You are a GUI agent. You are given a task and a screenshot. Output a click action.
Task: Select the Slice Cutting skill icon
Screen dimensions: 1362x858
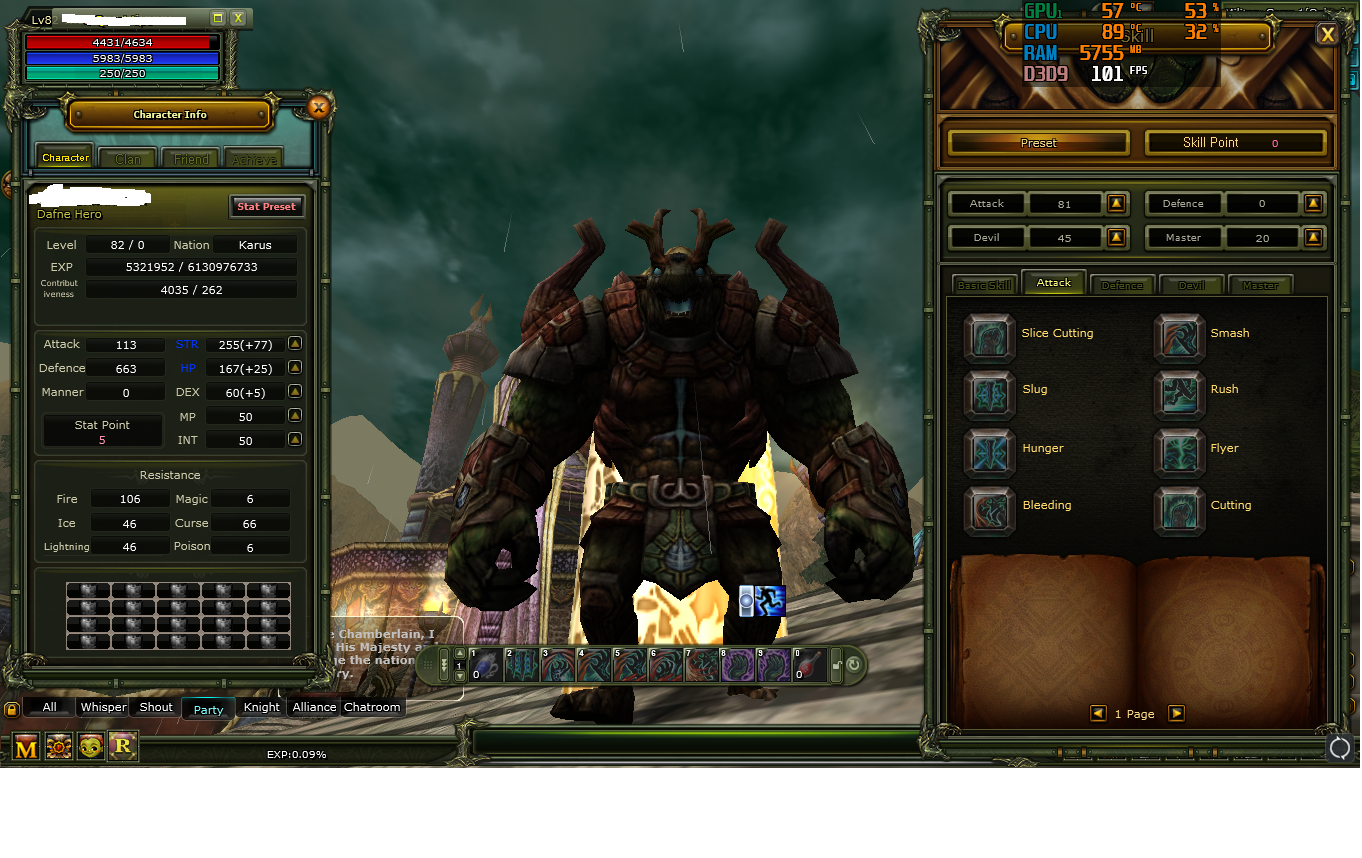(989, 339)
